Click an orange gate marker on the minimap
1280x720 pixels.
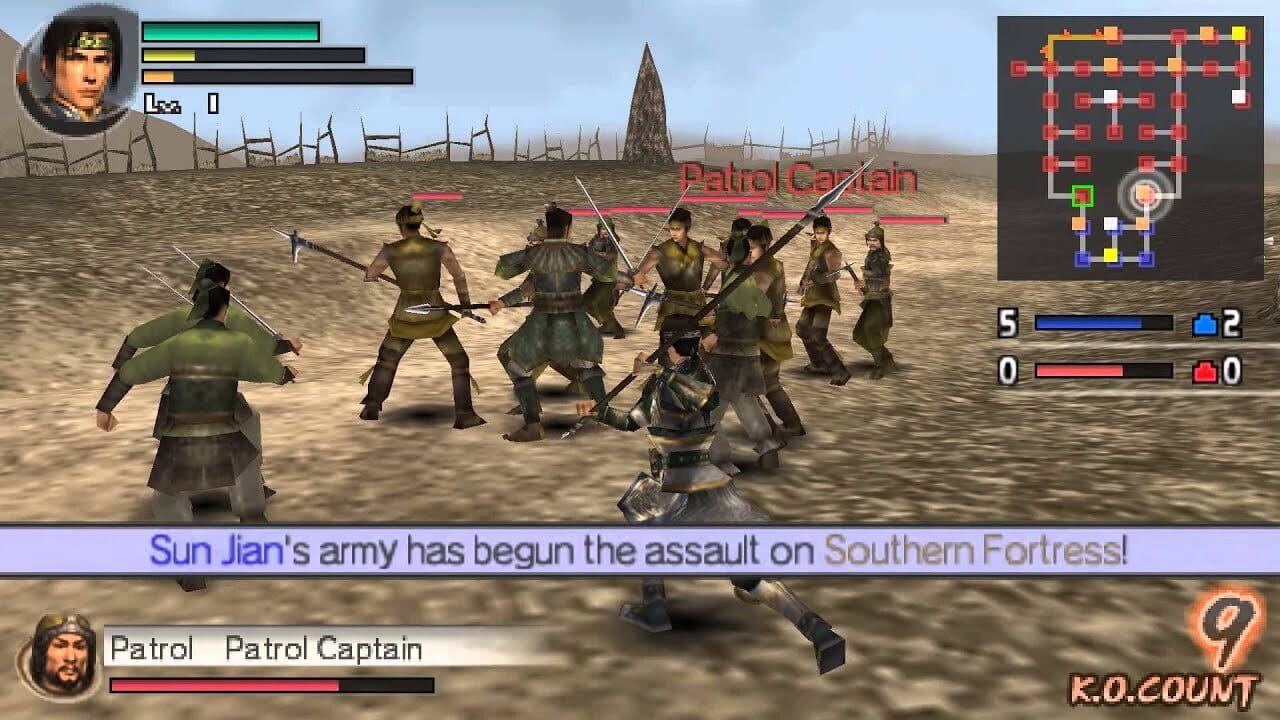pos(1111,35)
